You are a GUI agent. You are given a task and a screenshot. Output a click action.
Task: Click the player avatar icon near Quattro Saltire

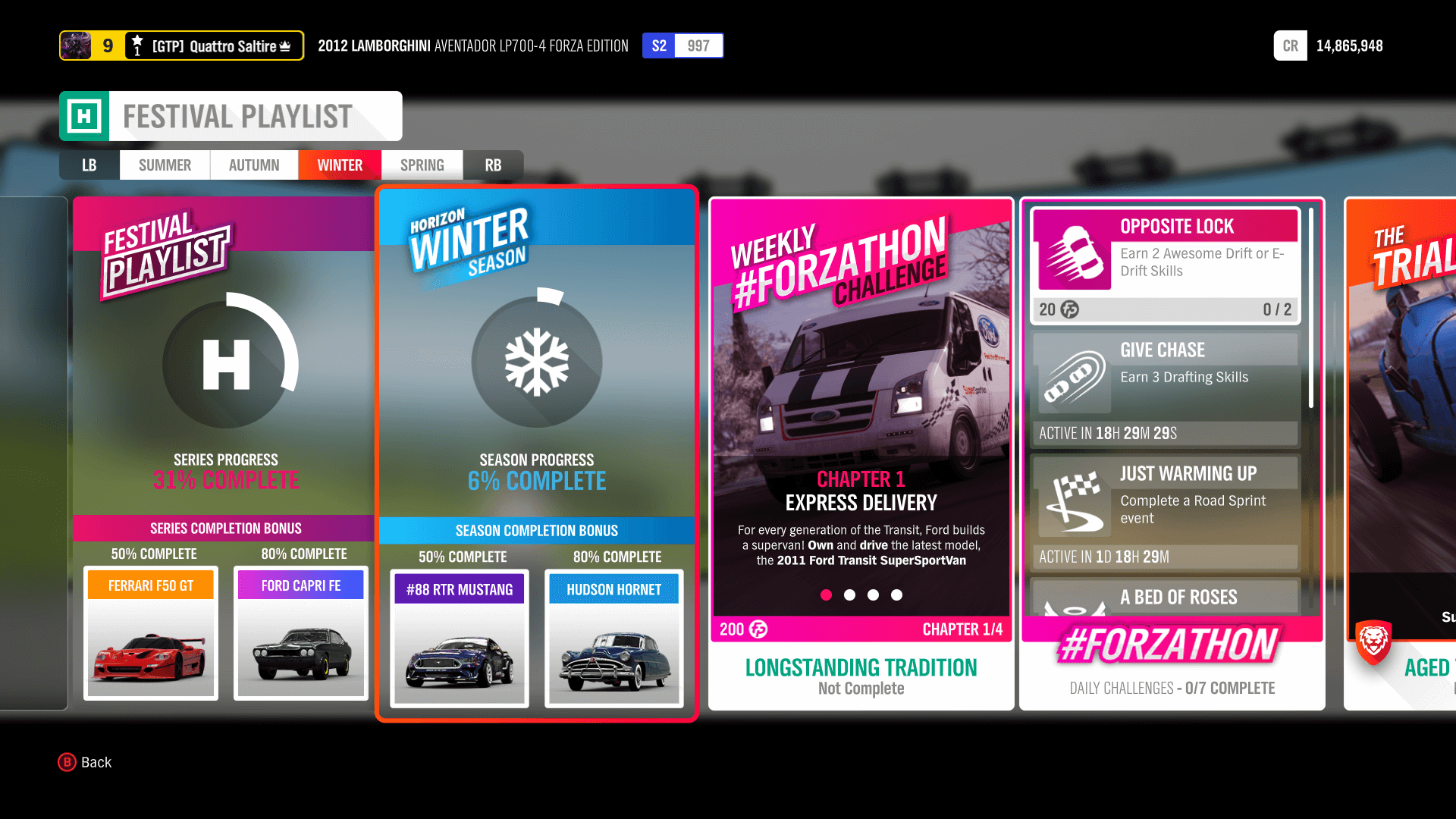[x=78, y=45]
